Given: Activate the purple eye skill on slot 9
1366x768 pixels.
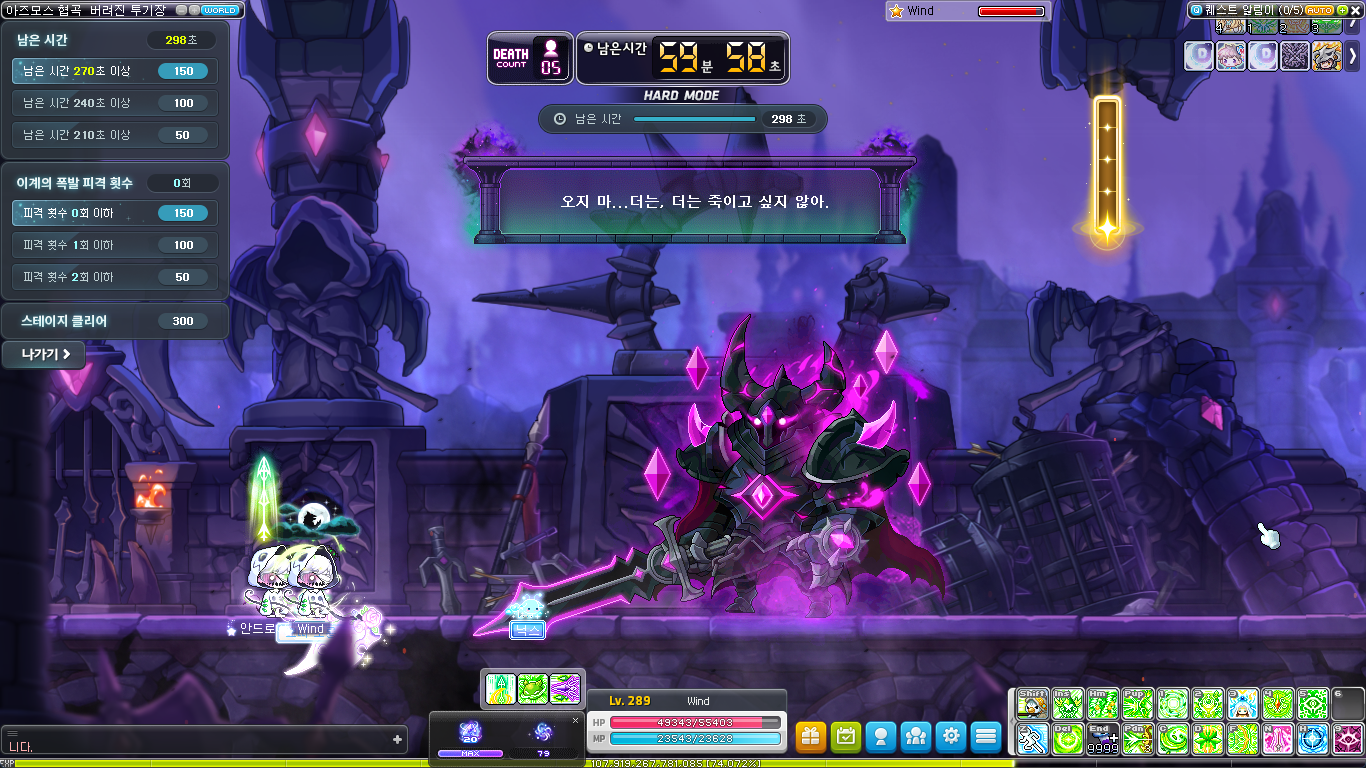Looking at the screenshot, I should [1348, 739].
